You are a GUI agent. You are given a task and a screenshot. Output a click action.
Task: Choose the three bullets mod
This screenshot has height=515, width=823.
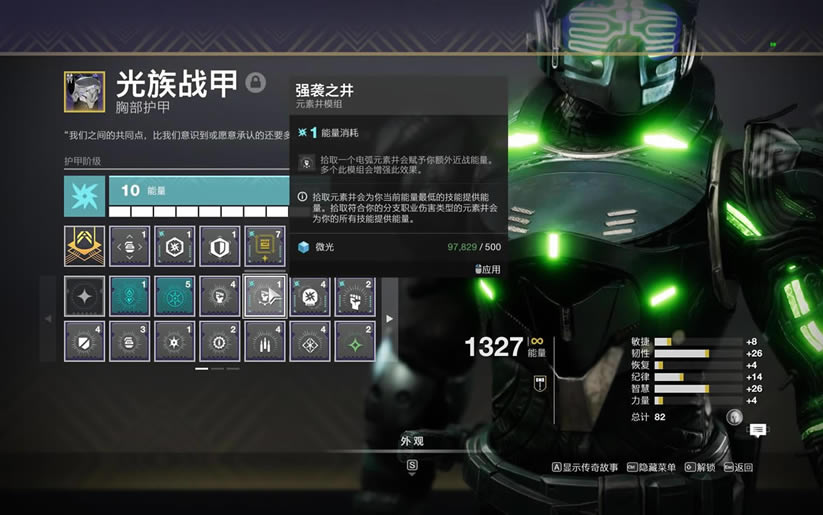264,341
